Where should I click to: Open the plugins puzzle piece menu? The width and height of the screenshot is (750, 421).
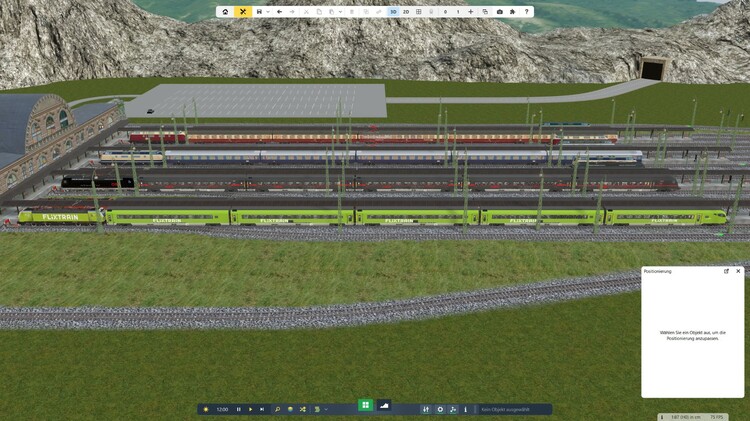click(x=513, y=12)
